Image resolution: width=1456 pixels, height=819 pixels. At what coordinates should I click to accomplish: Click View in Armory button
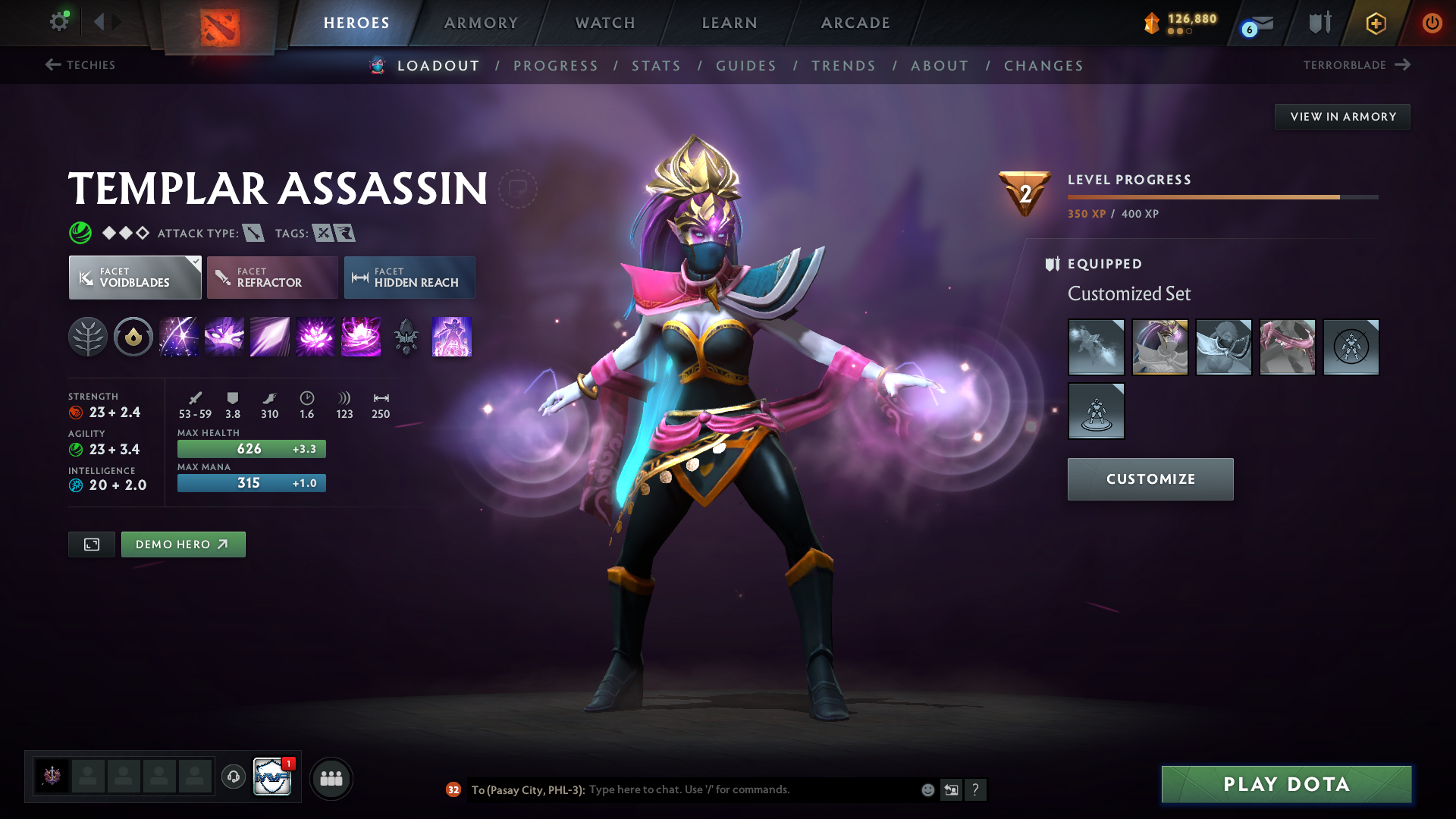[x=1342, y=117]
